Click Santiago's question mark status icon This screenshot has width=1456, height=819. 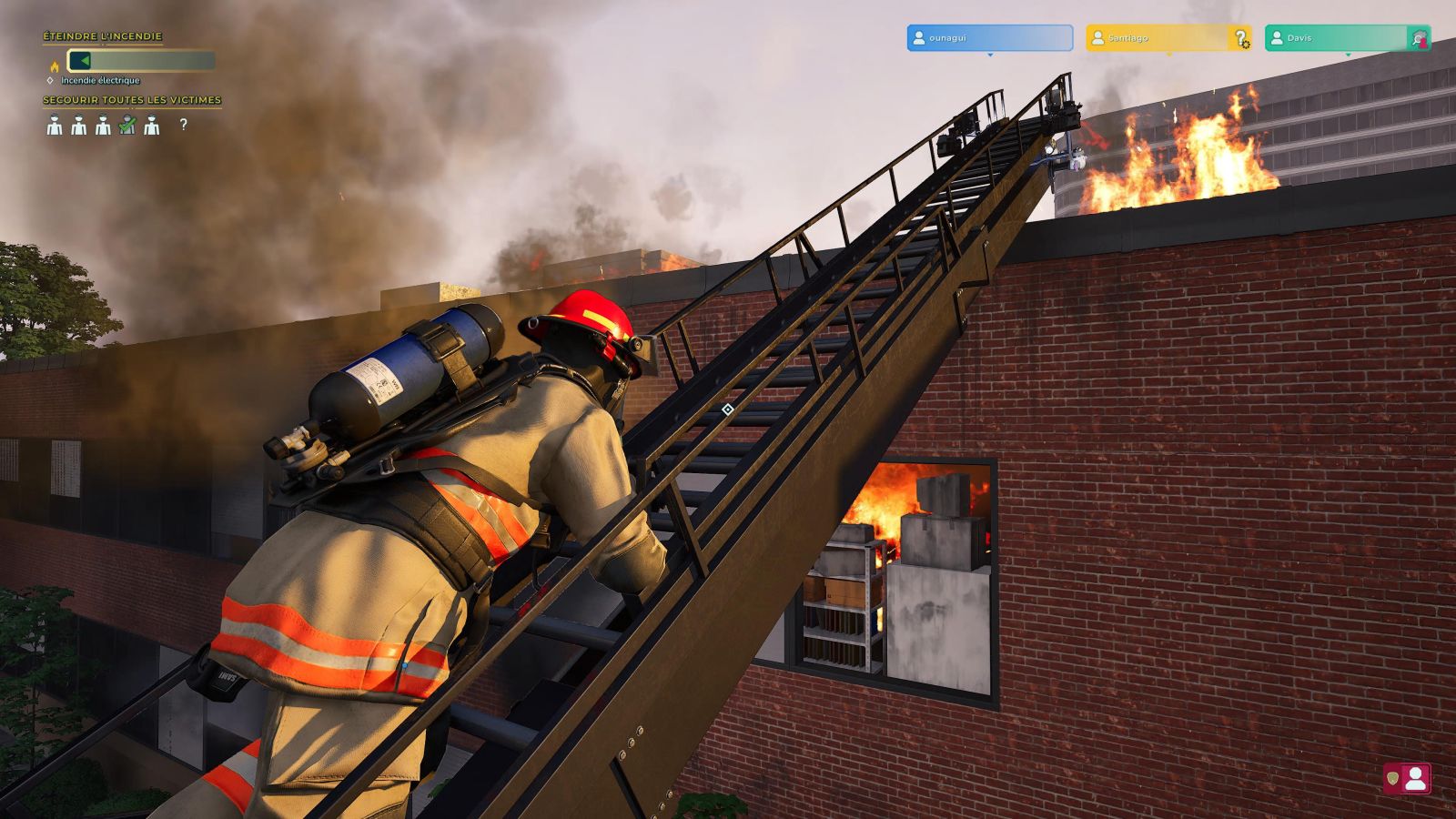click(1240, 38)
